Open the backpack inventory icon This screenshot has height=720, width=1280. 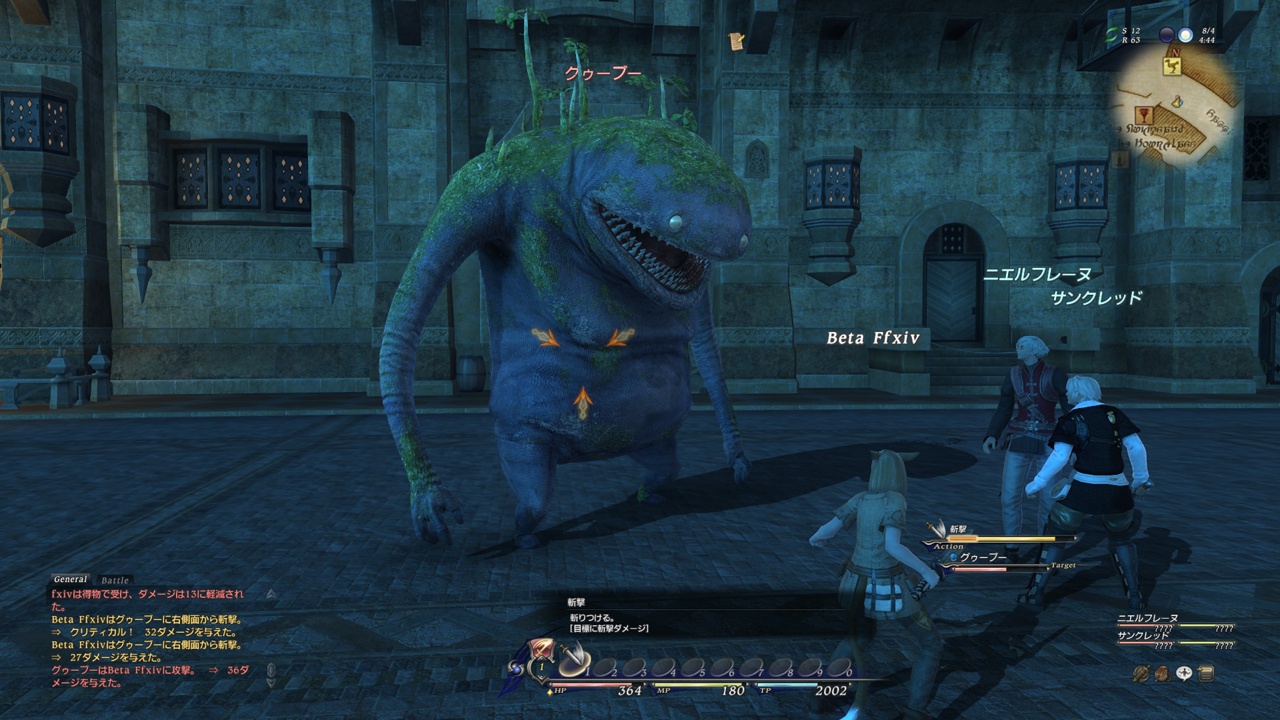(x=1162, y=674)
